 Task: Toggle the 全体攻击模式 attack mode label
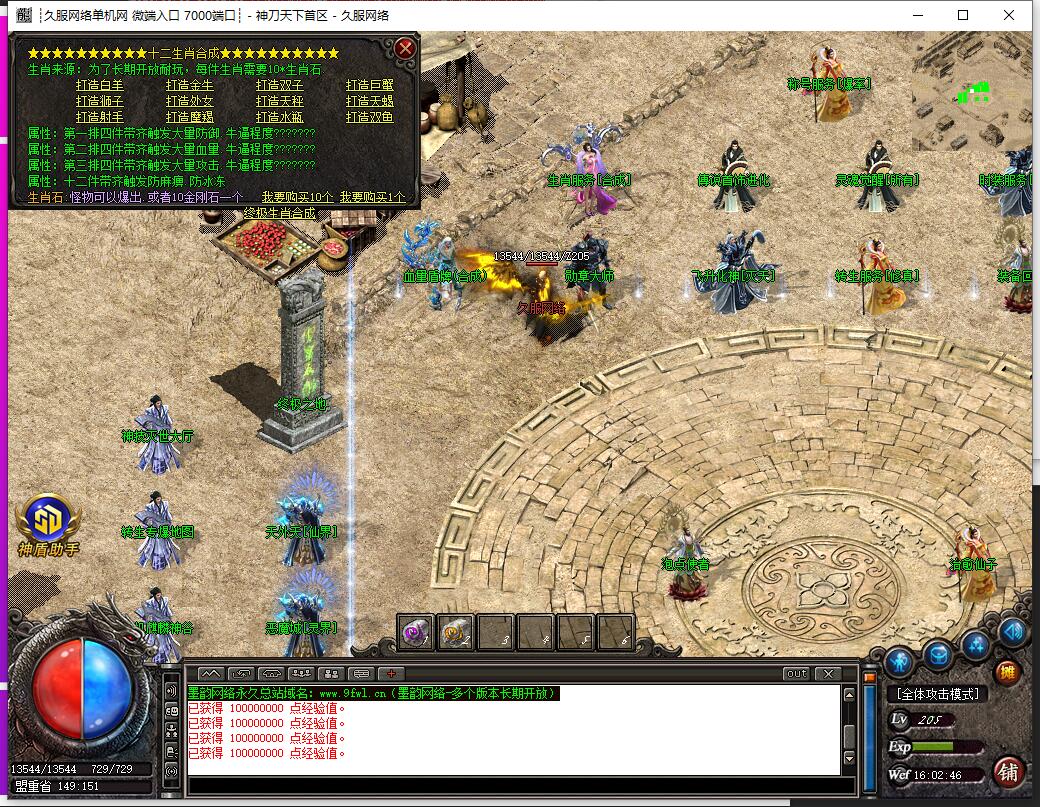[937, 694]
